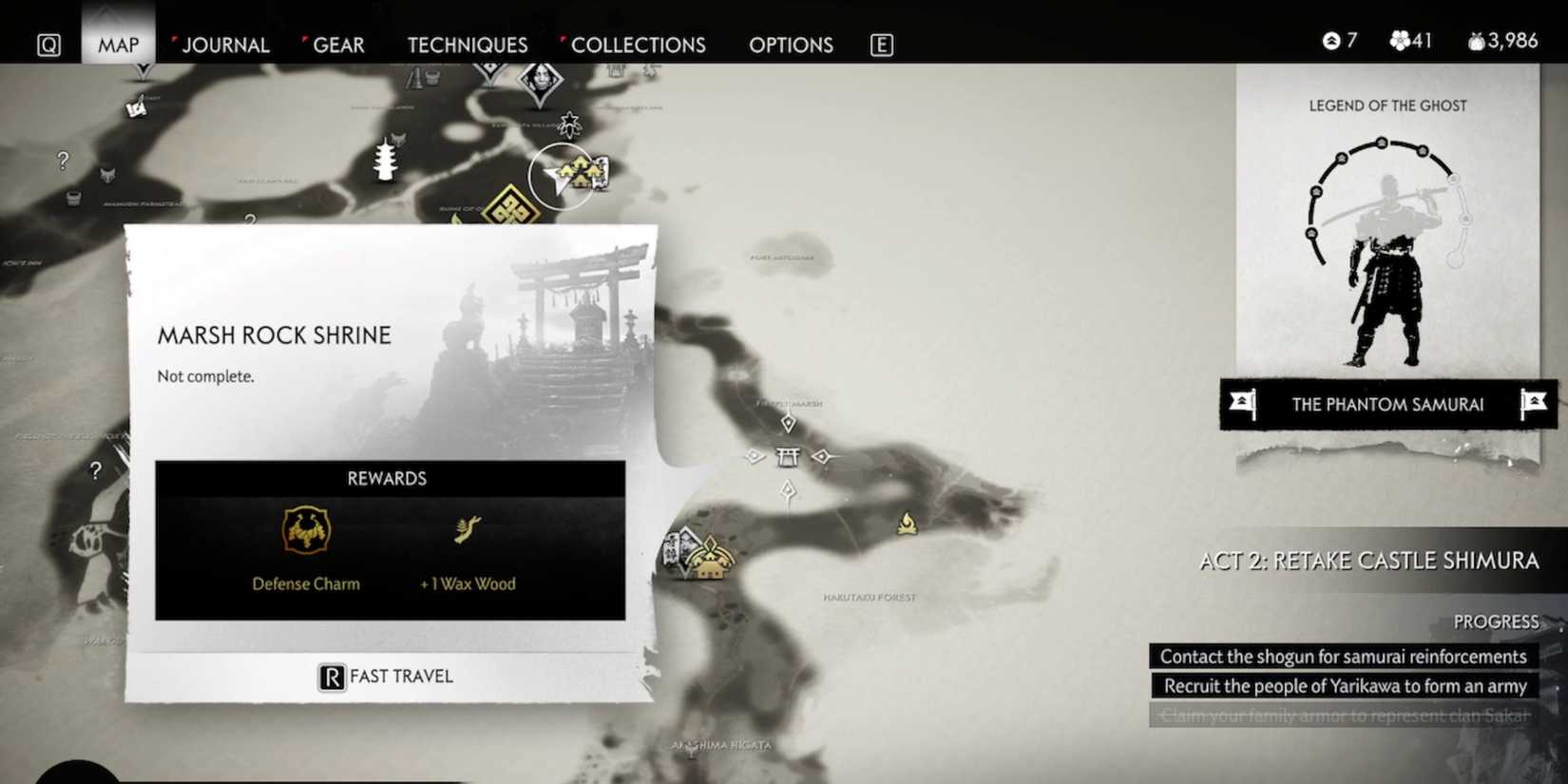Click the Q page-switch key icon
The height and width of the screenshot is (784, 1568).
(x=48, y=44)
